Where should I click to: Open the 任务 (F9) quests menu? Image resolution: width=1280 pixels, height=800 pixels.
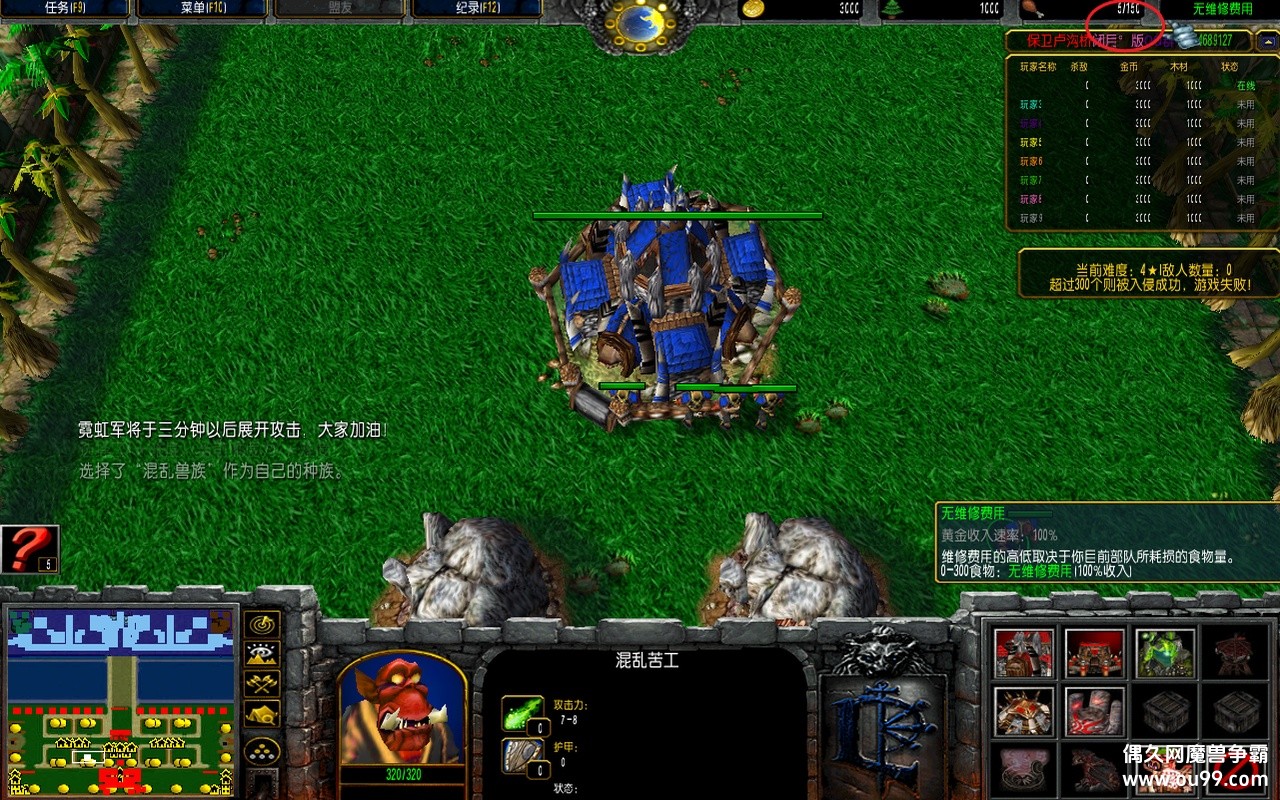66,9
